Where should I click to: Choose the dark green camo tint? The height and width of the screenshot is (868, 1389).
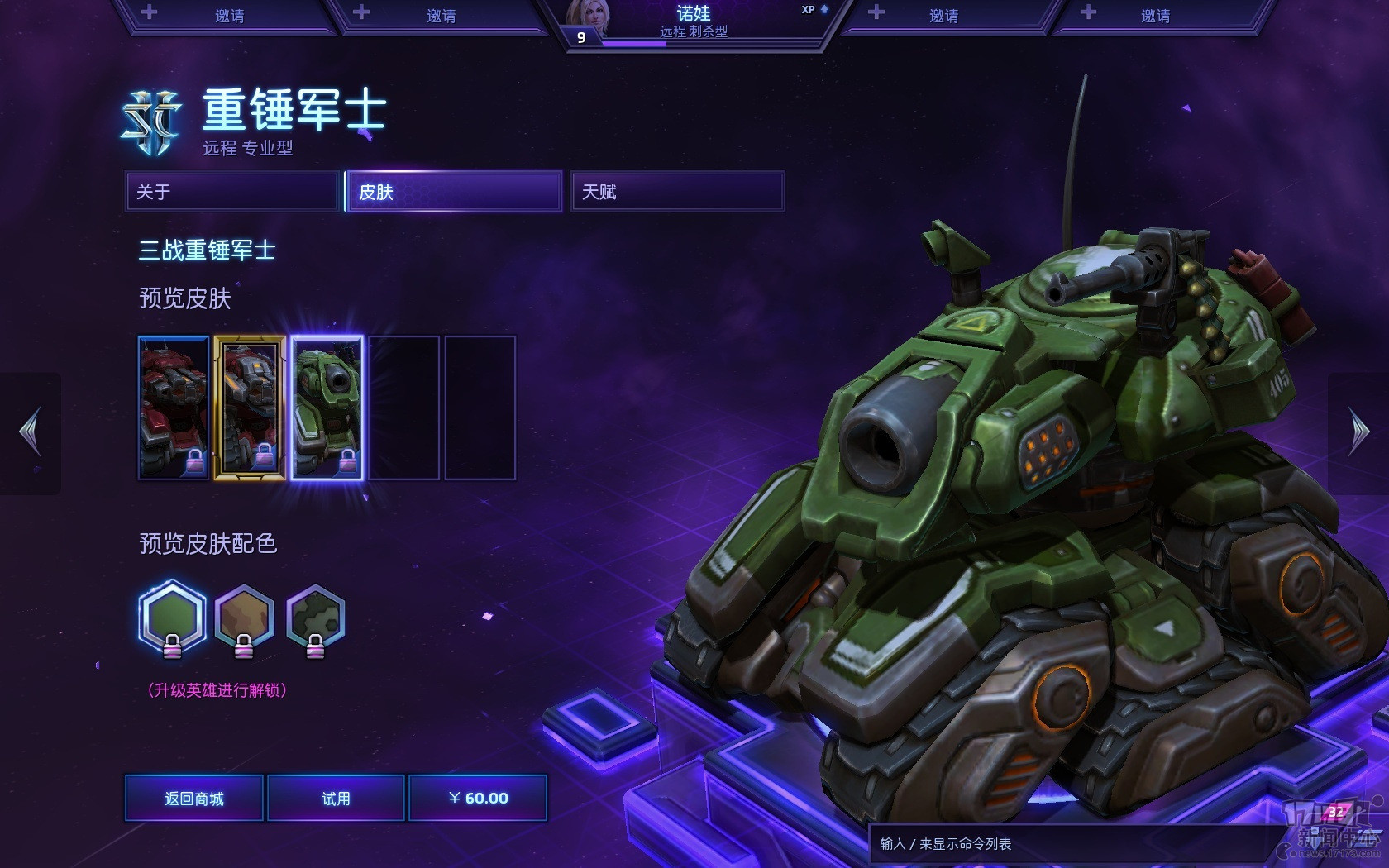click(x=315, y=617)
